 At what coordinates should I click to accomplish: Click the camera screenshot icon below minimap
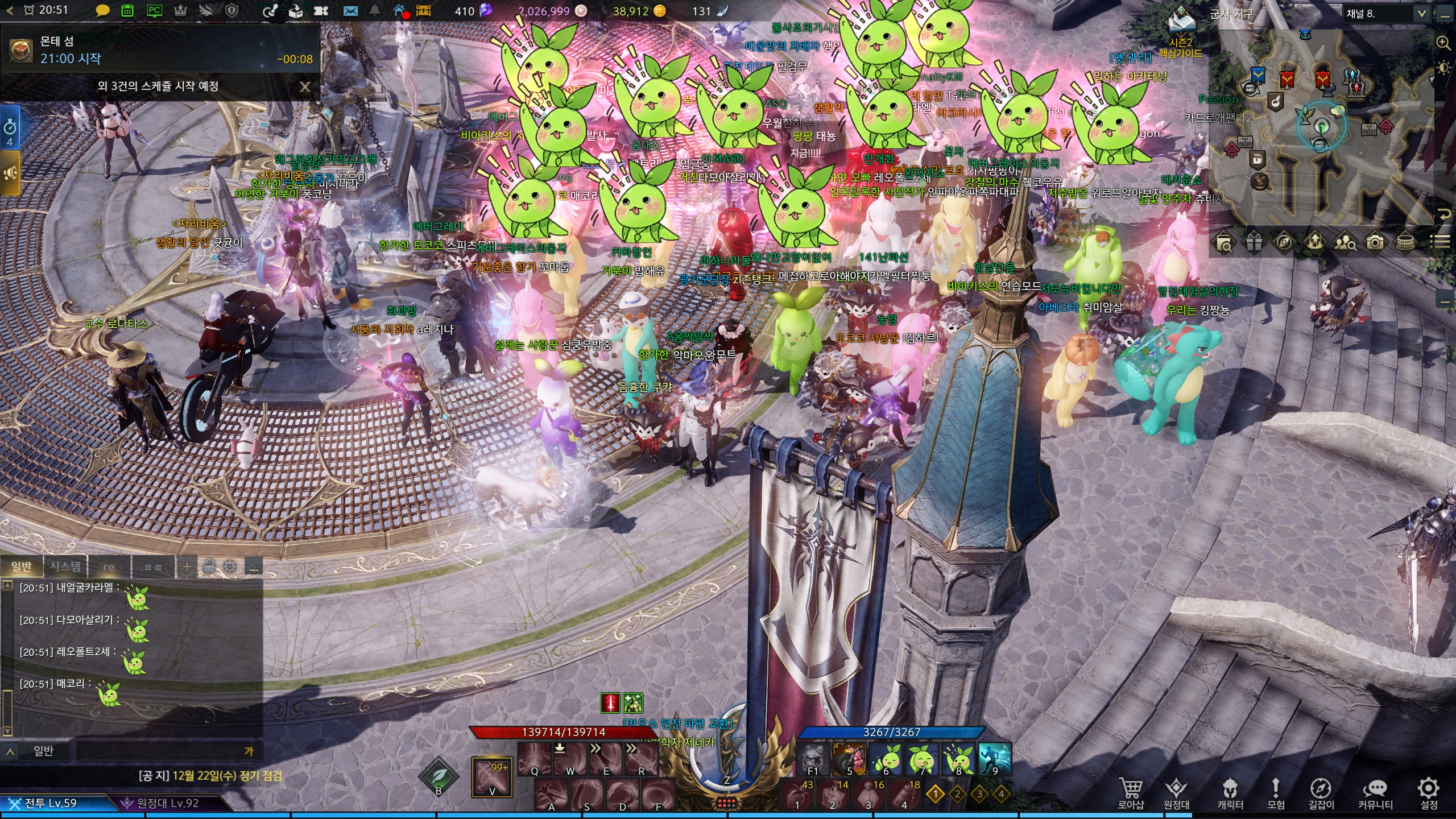[1375, 243]
